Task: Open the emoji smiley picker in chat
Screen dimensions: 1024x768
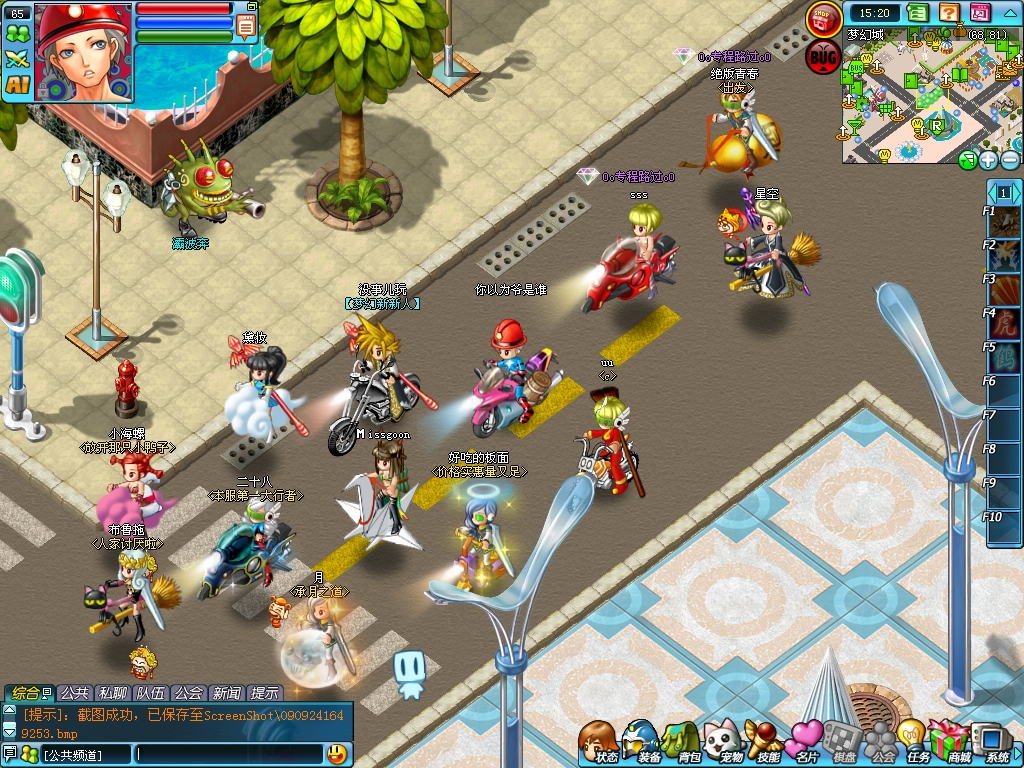Action: (x=337, y=753)
